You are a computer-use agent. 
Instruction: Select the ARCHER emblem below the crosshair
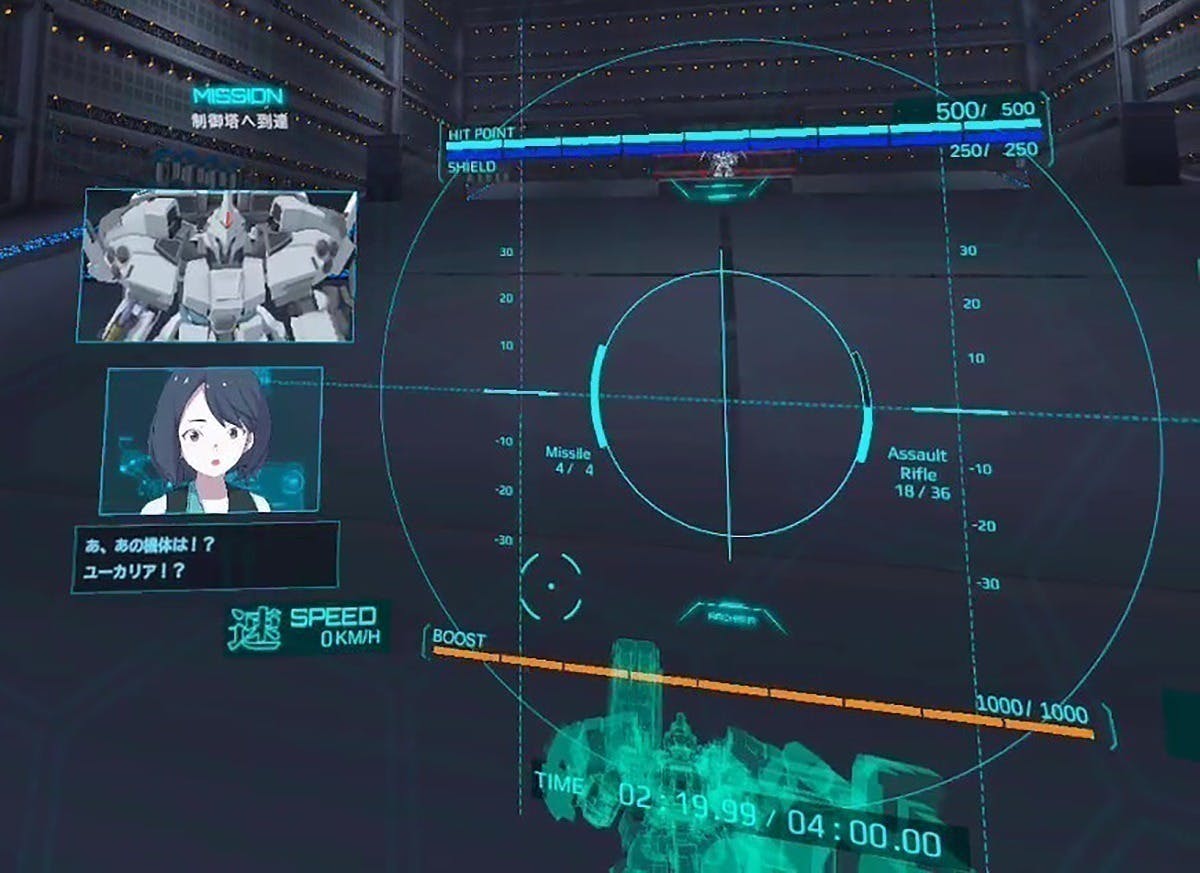tap(732, 617)
